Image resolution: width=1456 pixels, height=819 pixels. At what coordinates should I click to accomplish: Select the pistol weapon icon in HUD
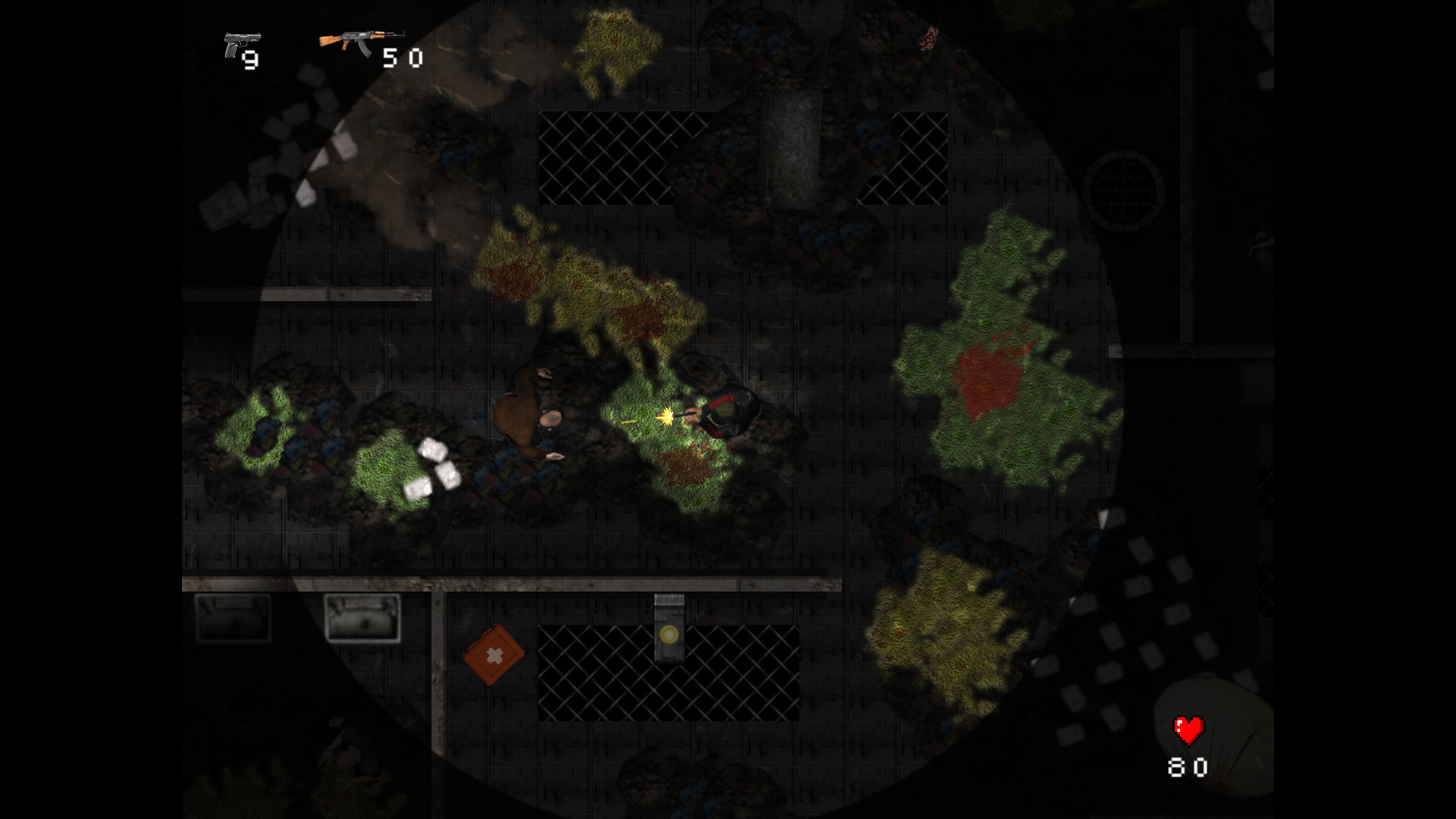tap(241, 43)
